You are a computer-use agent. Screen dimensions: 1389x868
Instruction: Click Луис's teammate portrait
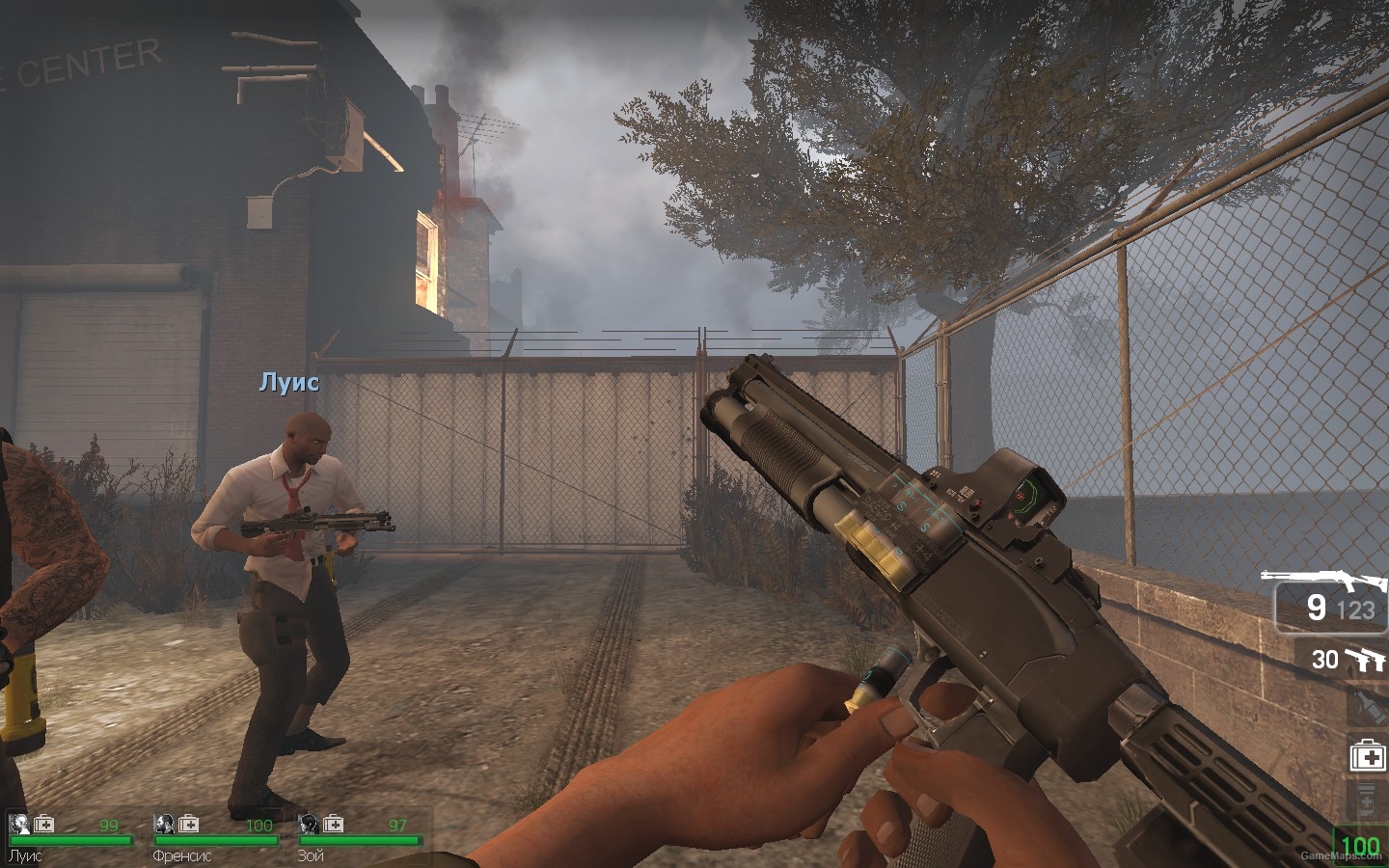(x=18, y=824)
